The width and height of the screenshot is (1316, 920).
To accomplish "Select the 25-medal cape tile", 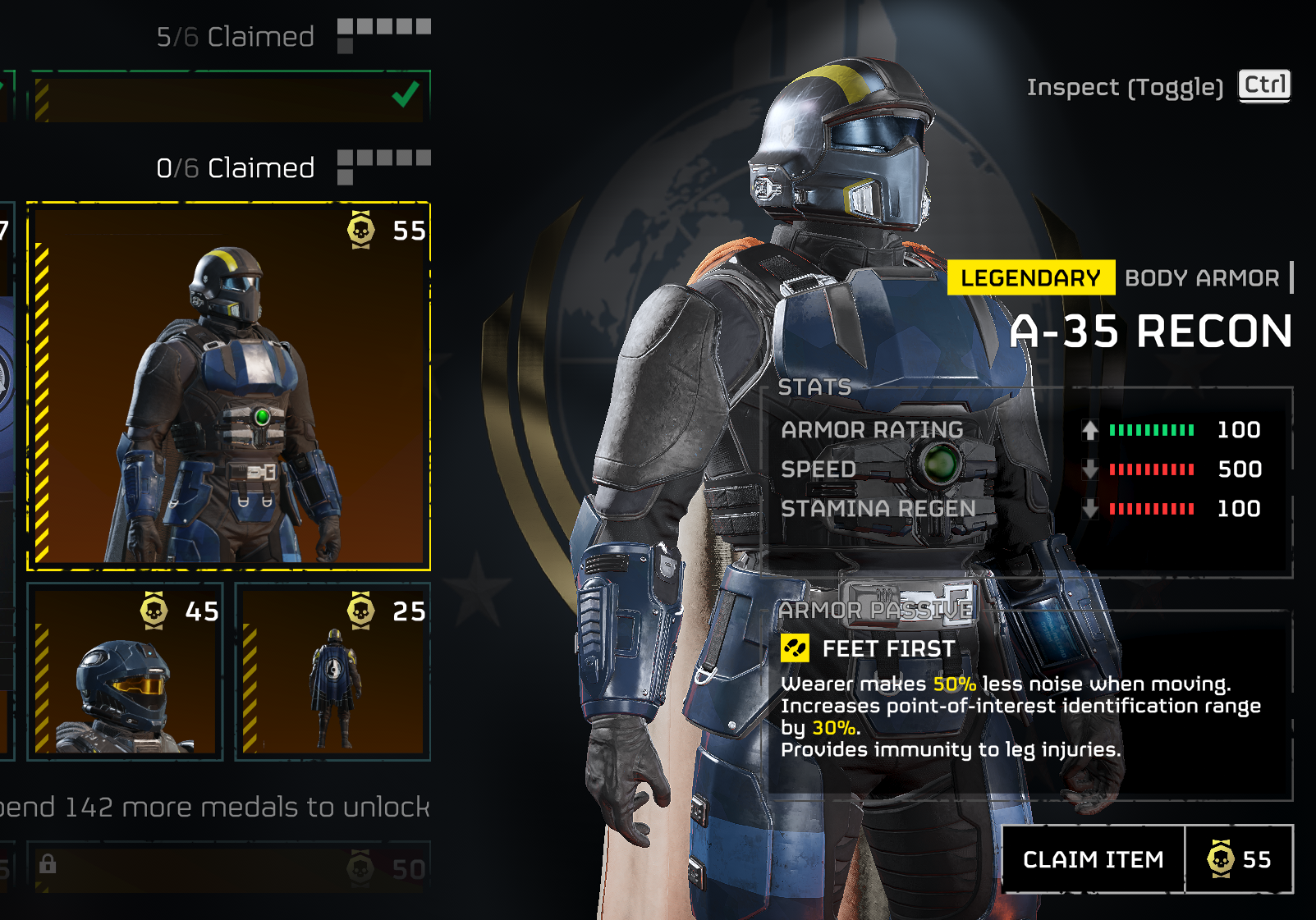I will 332,671.
